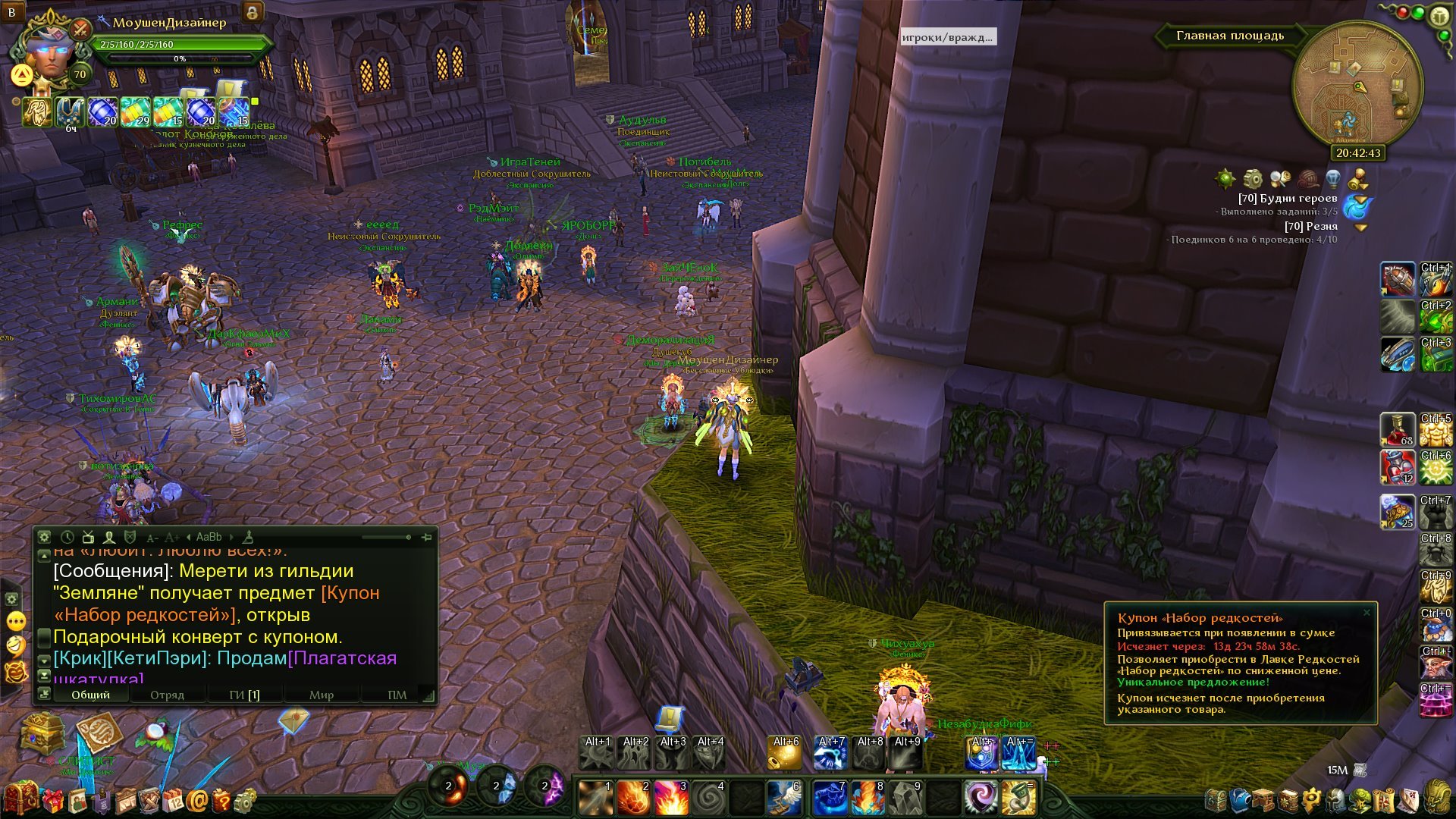
Task: Open the golden treasure chest above the menu bar
Action: 42,733
